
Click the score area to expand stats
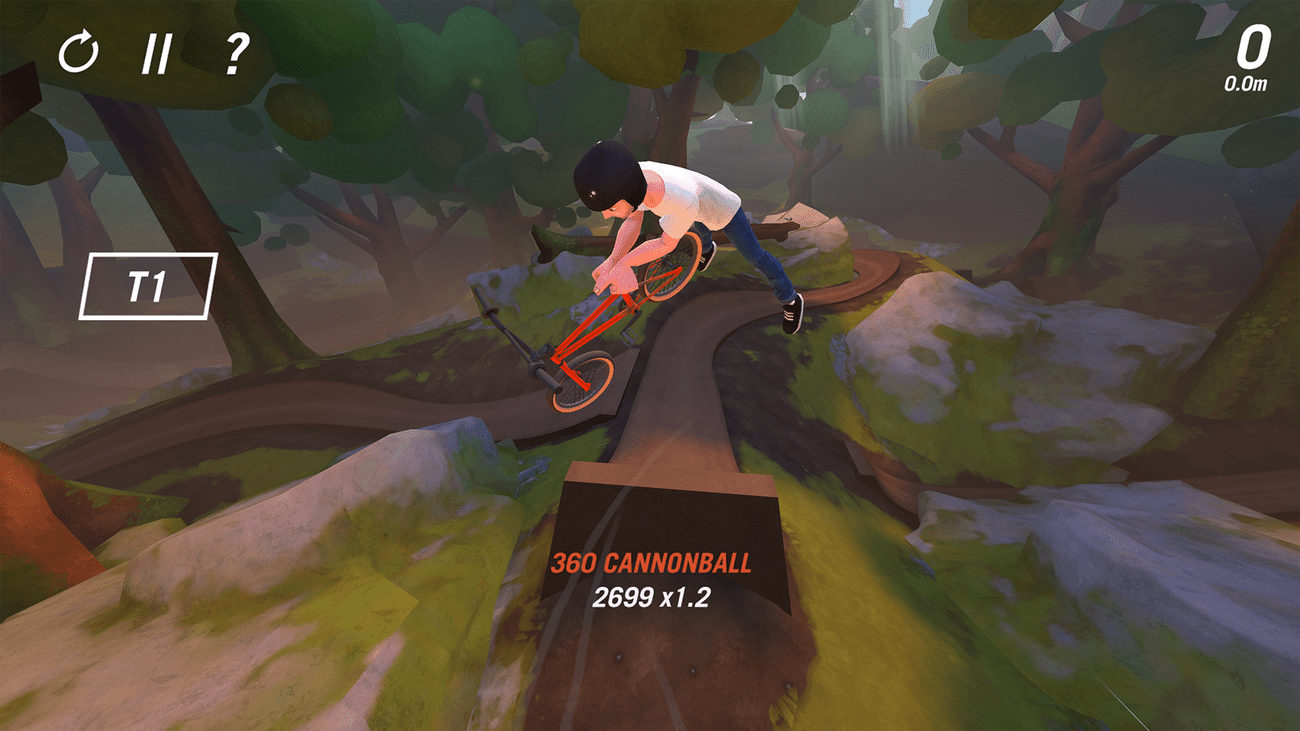pos(1252,44)
